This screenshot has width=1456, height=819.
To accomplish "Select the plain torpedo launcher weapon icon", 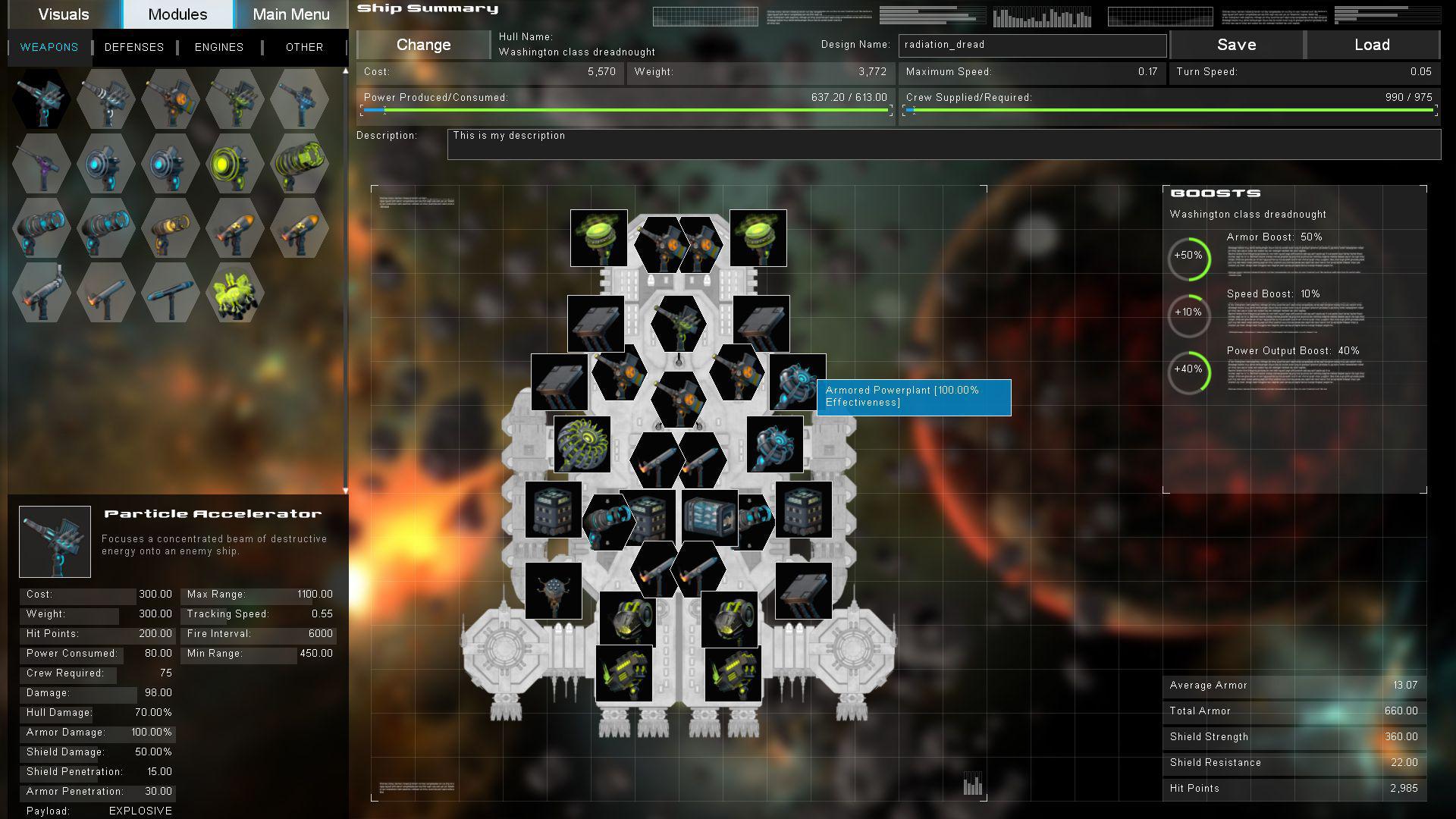I will [171, 292].
